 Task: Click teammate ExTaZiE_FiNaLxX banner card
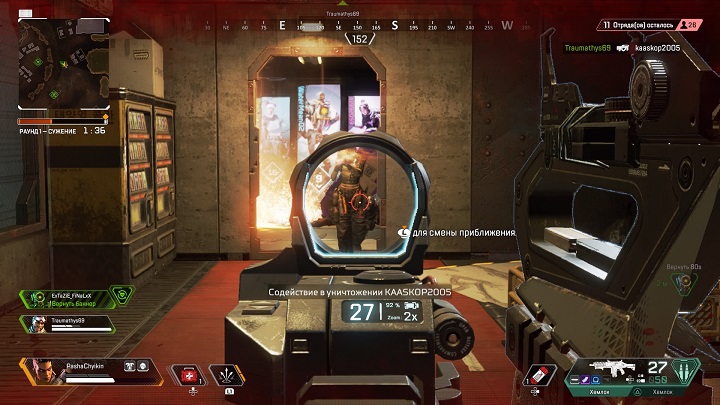72,296
